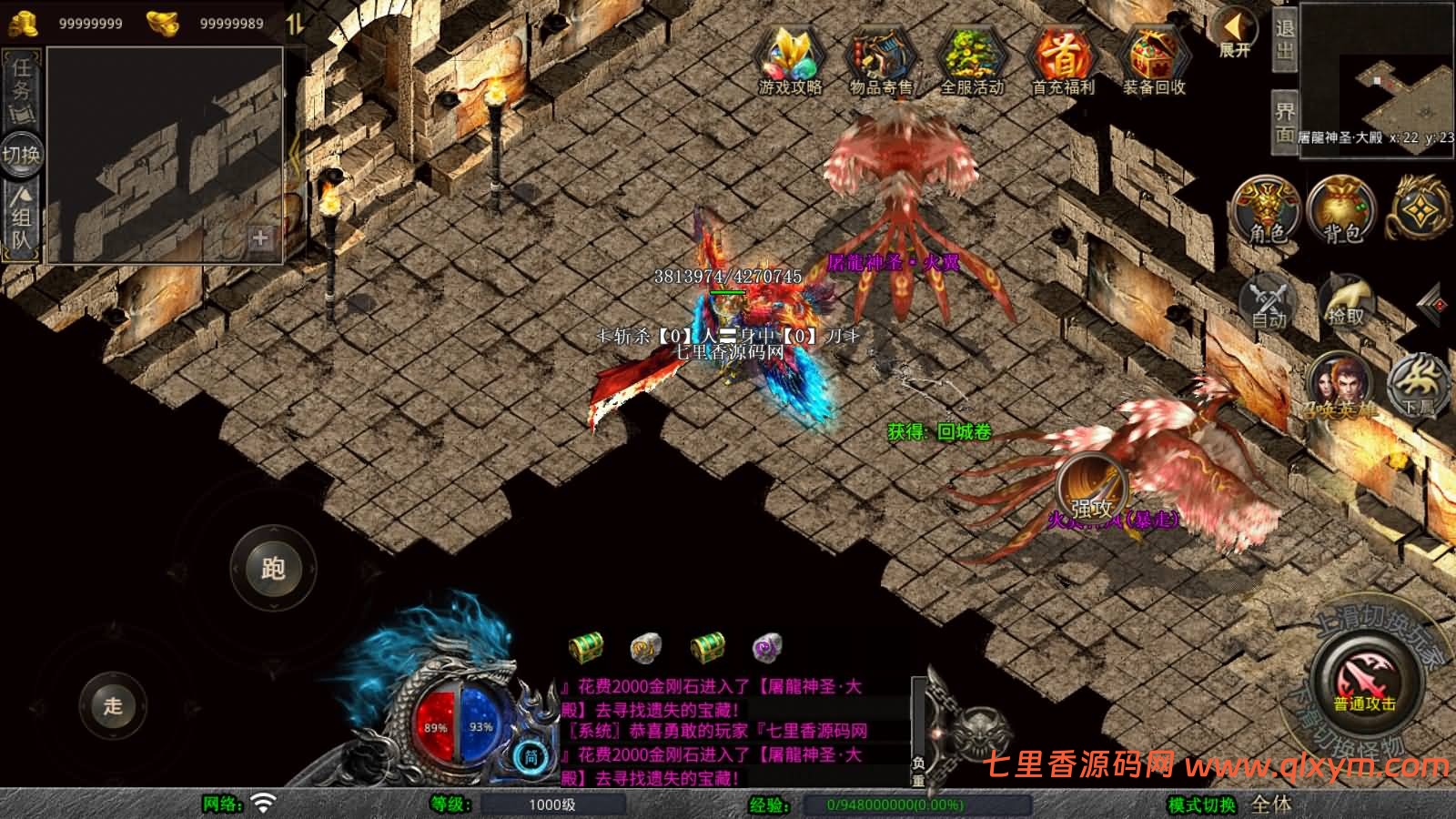Image resolution: width=1456 pixels, height=819 pixels.
Task: Click the 退出 exit button
Action: click(x=1284, y=38)
